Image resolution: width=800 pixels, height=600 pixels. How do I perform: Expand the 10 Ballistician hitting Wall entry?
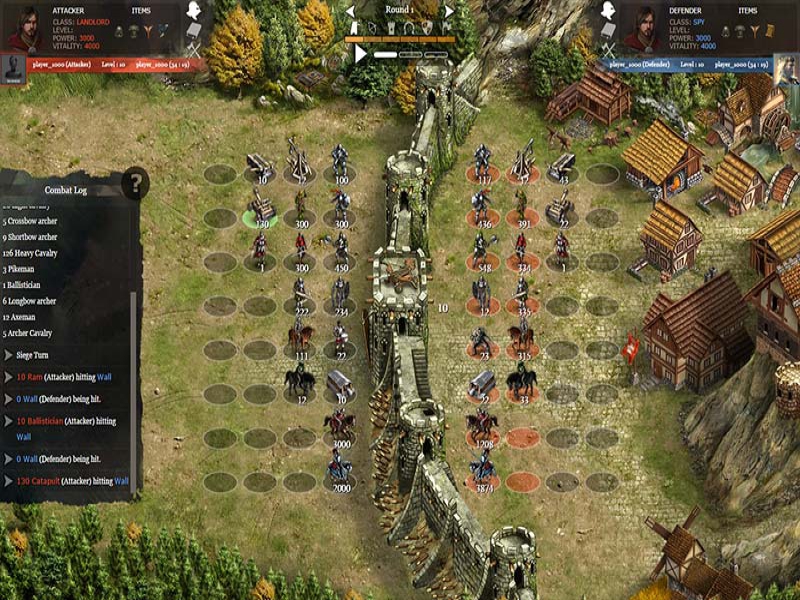tap(9, 421)
